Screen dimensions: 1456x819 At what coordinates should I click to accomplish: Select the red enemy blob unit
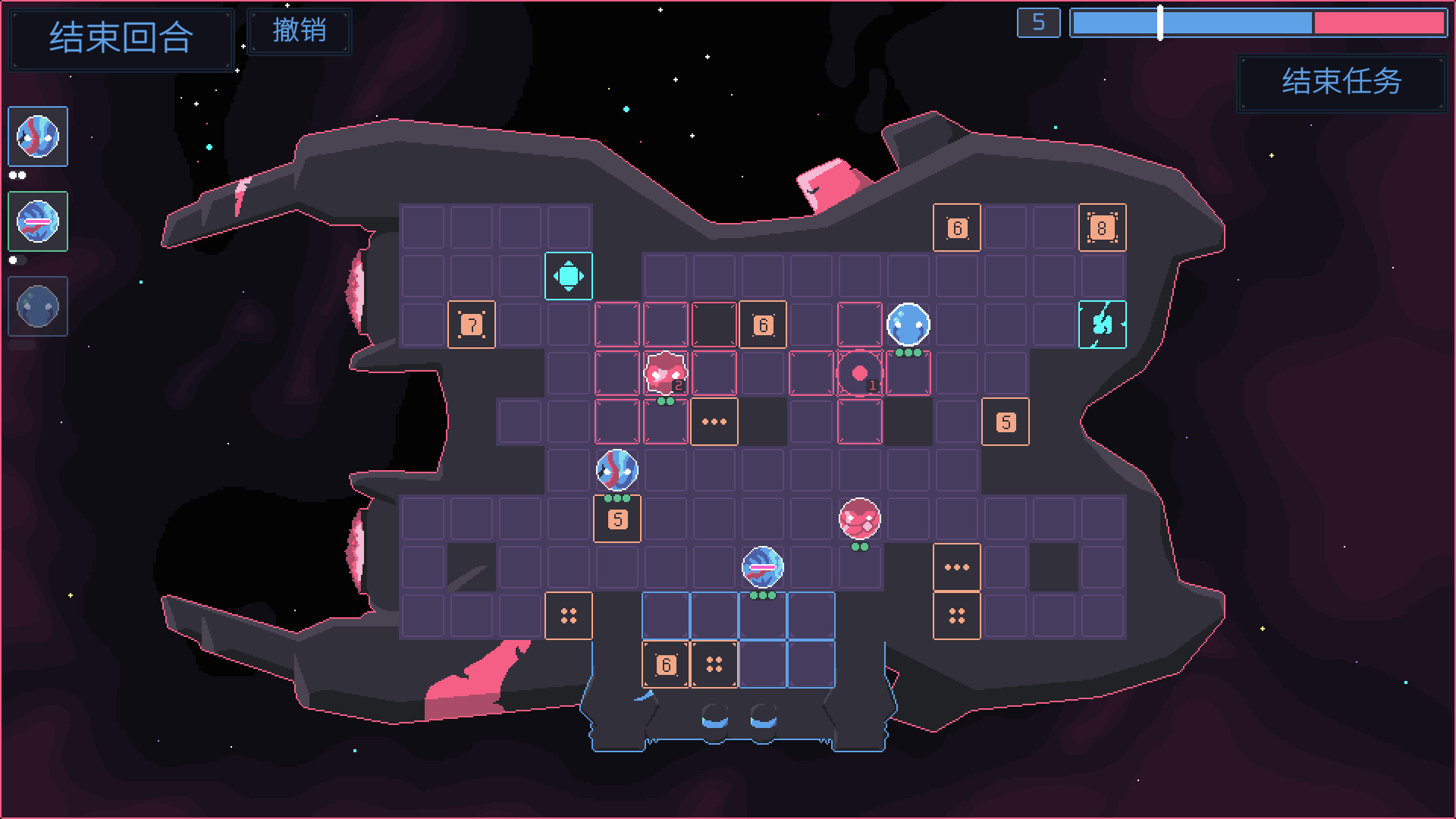click(x=859, y=518)
